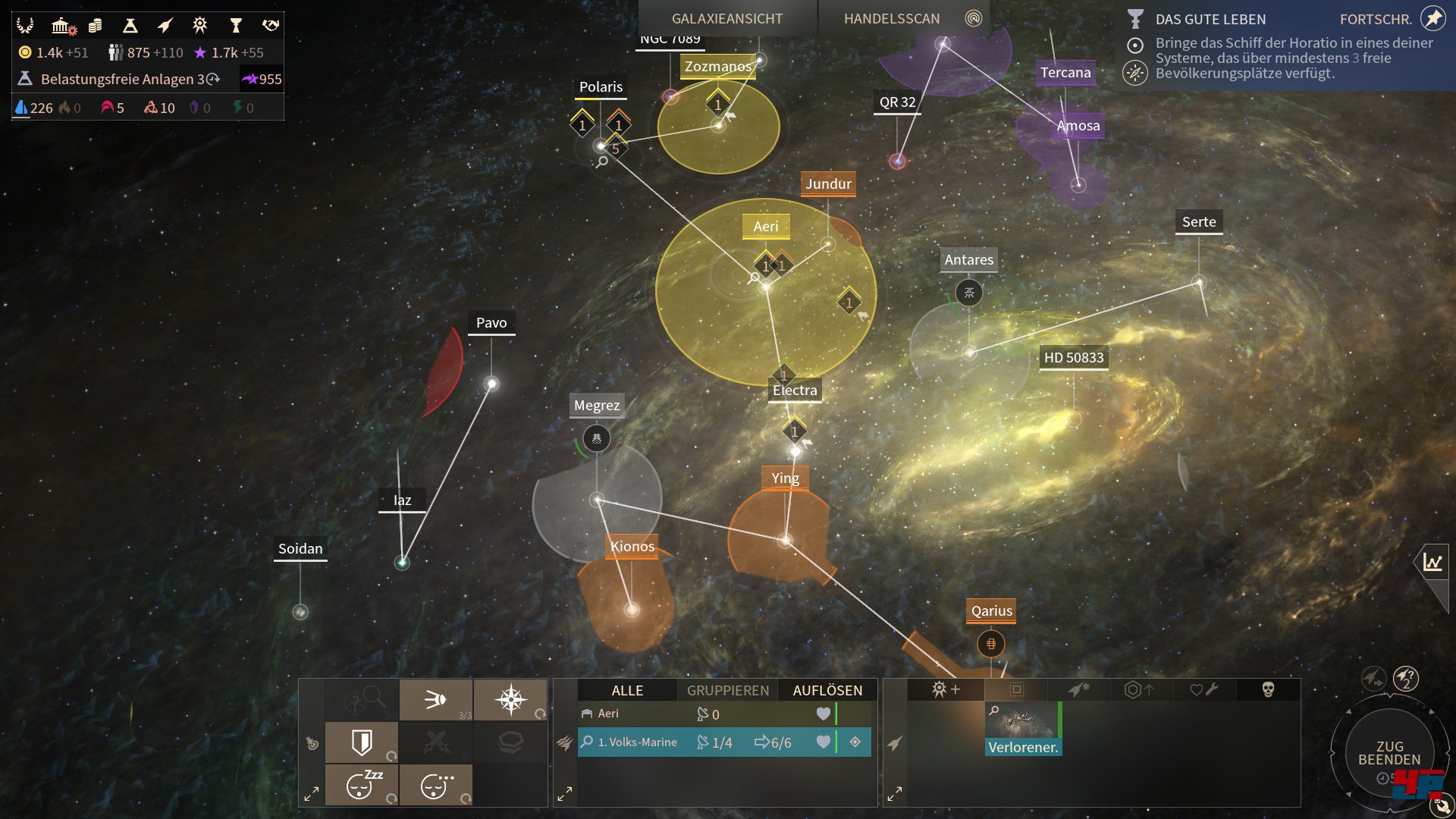Activate the compass star explore action
Image resolution: width=1456 pixels, height=819 pixels.
(x=510, y=699)
